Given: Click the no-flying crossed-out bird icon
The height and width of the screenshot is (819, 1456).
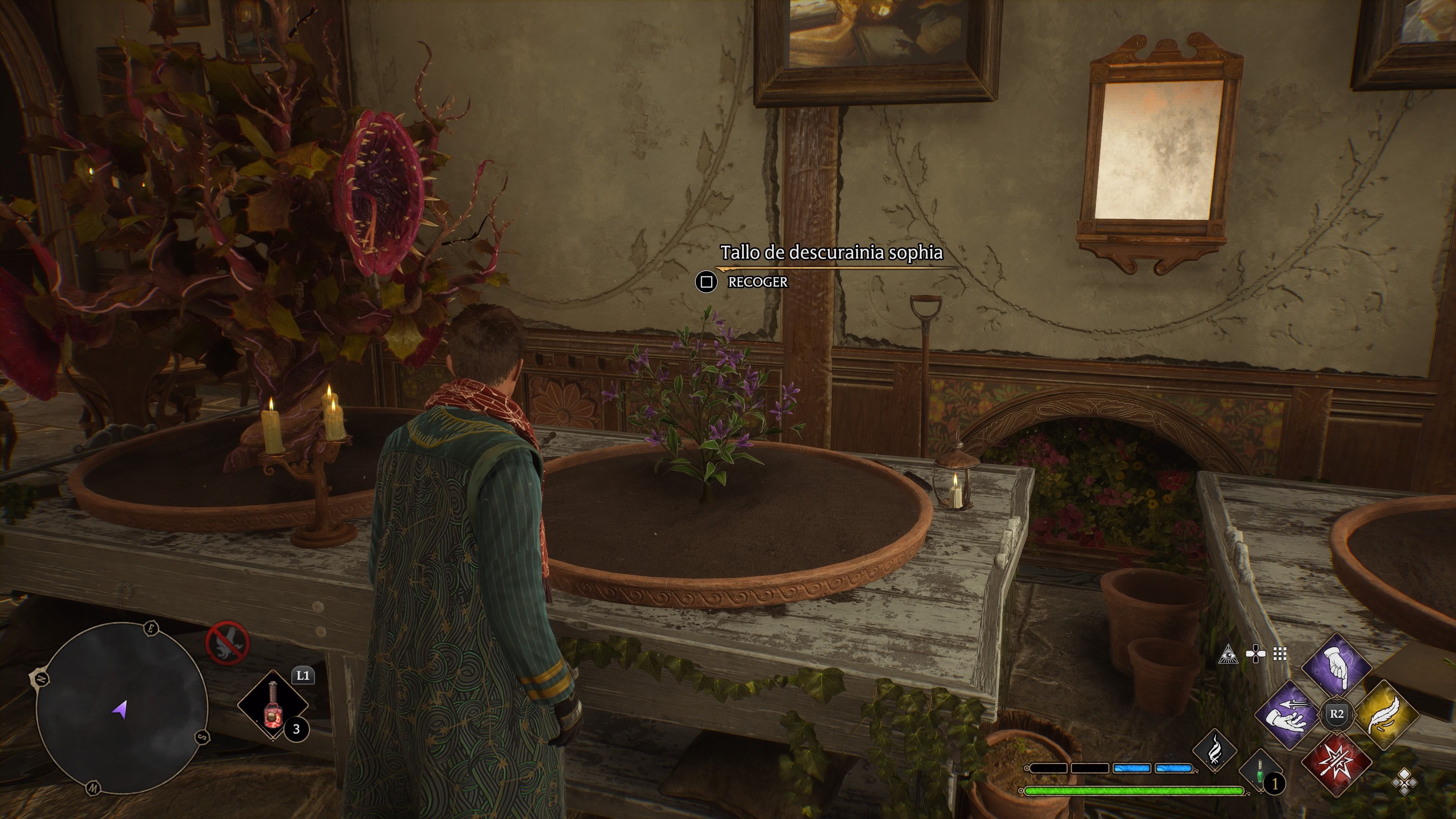Looking at the screenshot, I should (x=227, y=643).
